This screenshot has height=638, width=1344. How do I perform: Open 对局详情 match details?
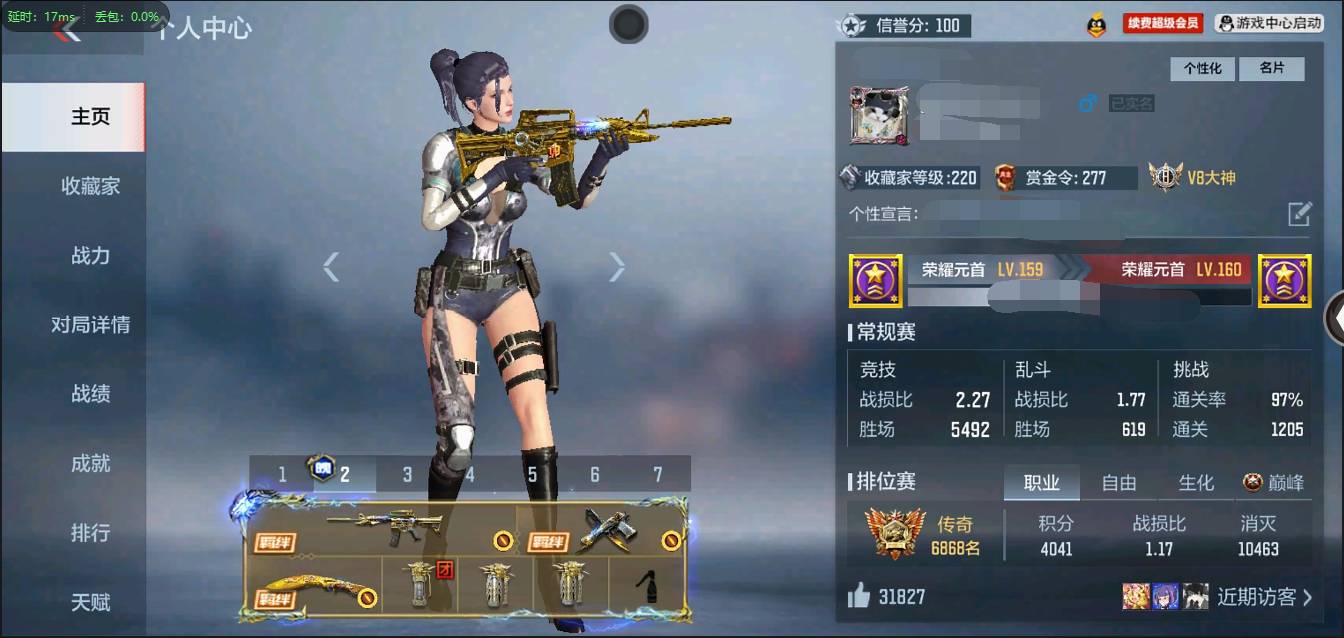[x=90, y=325]
